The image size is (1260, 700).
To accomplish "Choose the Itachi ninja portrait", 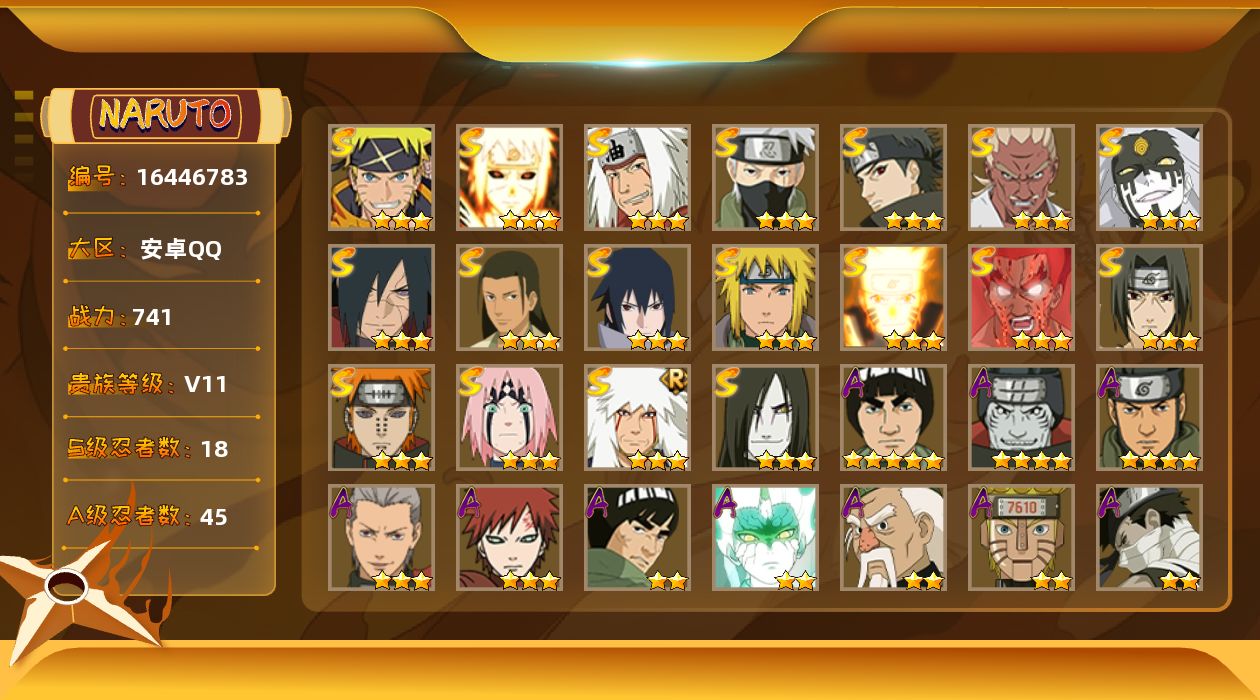I will [1149, 297].
